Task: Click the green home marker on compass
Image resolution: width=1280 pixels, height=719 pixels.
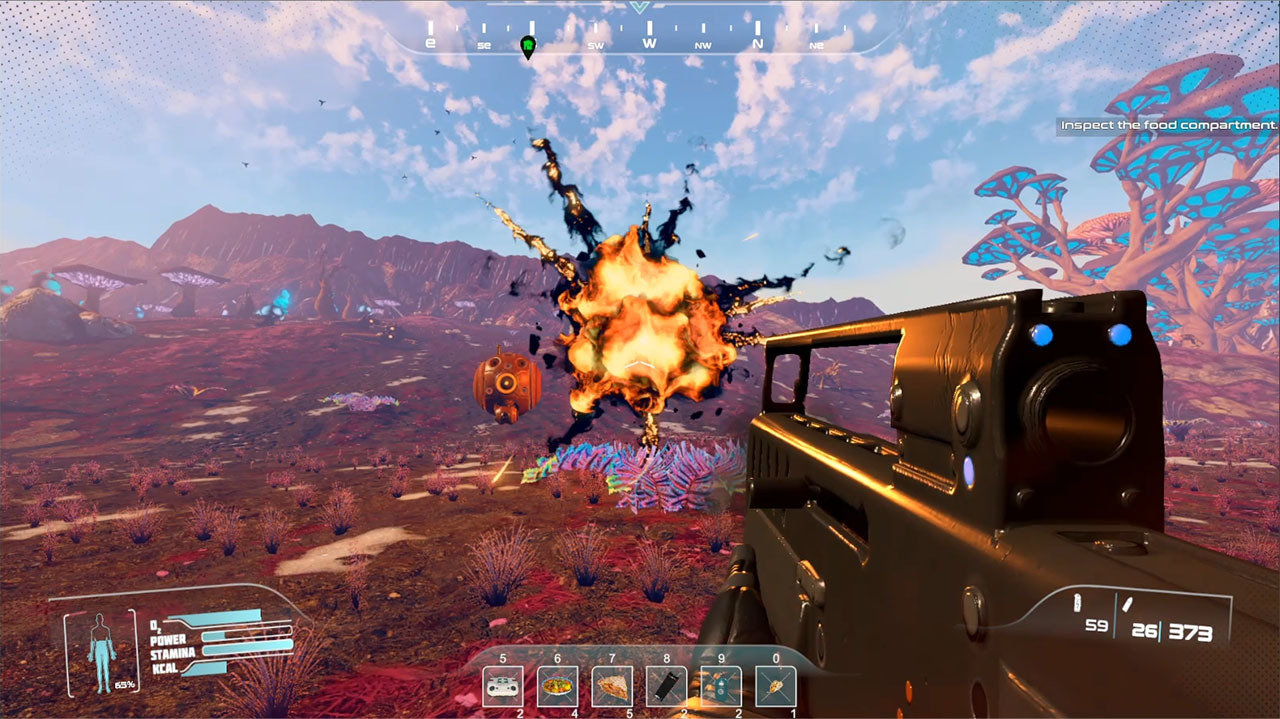Action: tap(528, 46)
